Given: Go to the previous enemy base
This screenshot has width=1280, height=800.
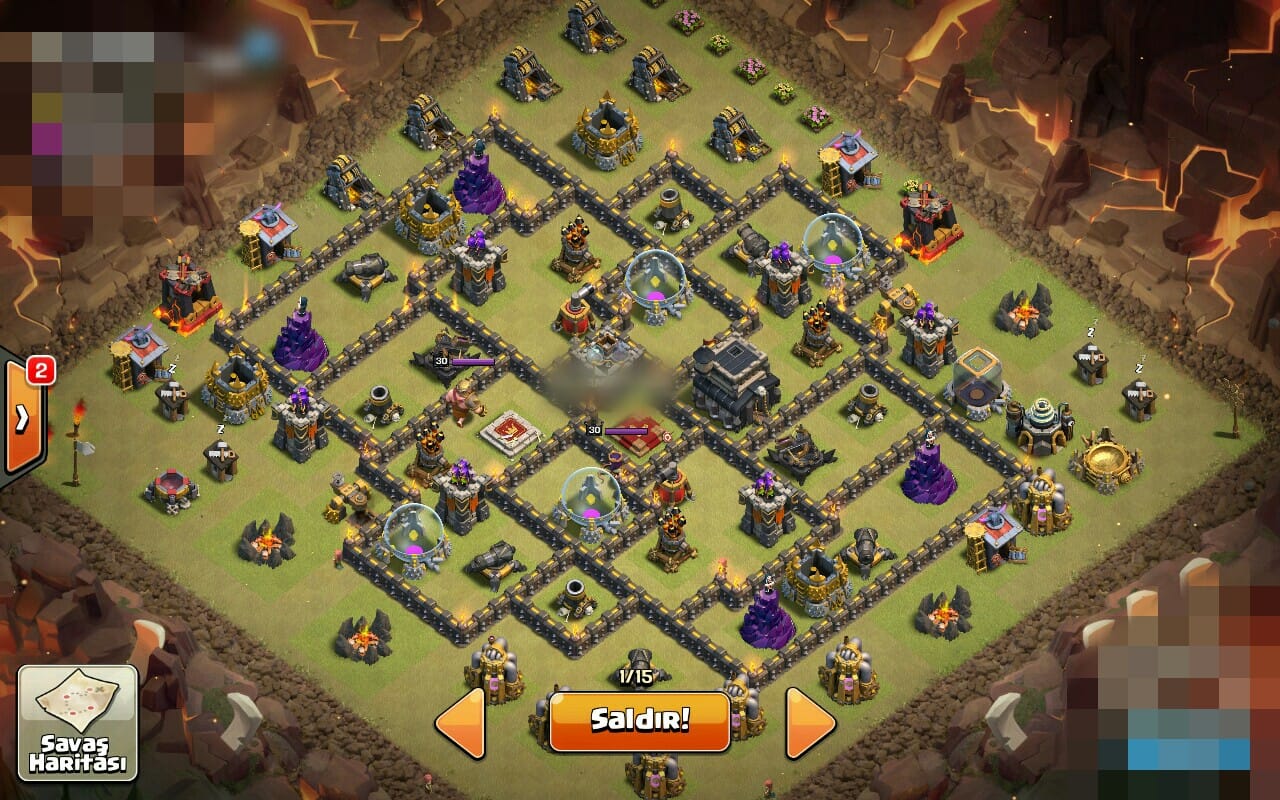Looking at the screenshot, I should point(461,722).
